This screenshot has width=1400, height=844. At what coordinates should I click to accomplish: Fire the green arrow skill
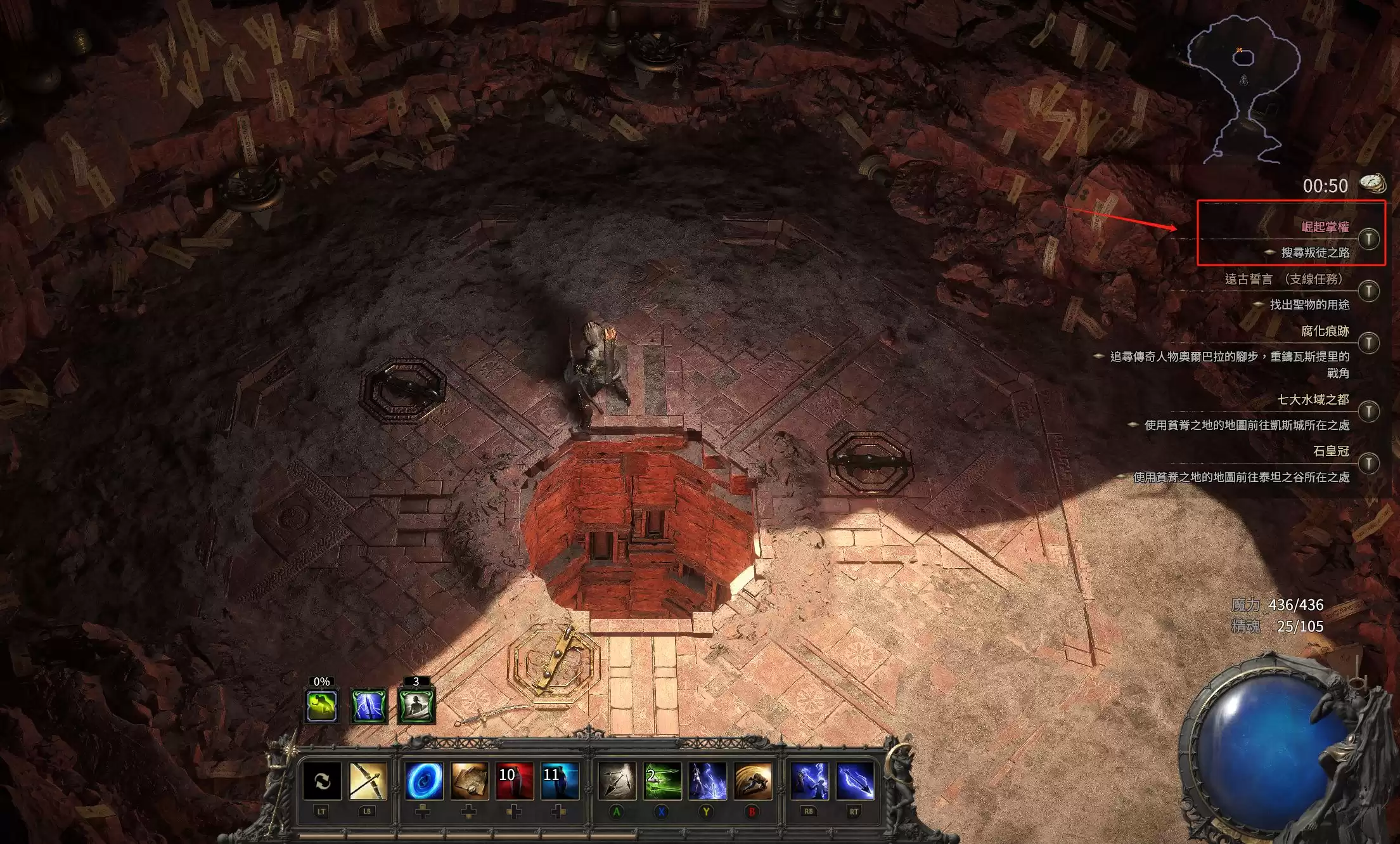pos(663,781)
